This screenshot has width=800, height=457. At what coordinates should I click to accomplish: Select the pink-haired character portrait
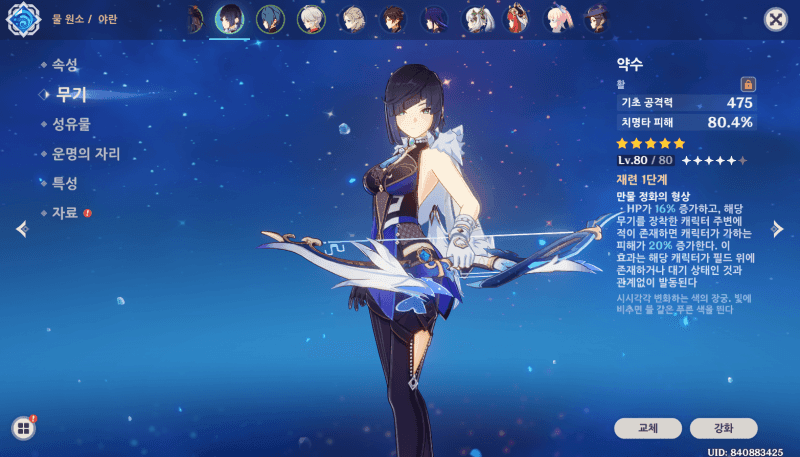pyautogui.click(x=558, y=19)
